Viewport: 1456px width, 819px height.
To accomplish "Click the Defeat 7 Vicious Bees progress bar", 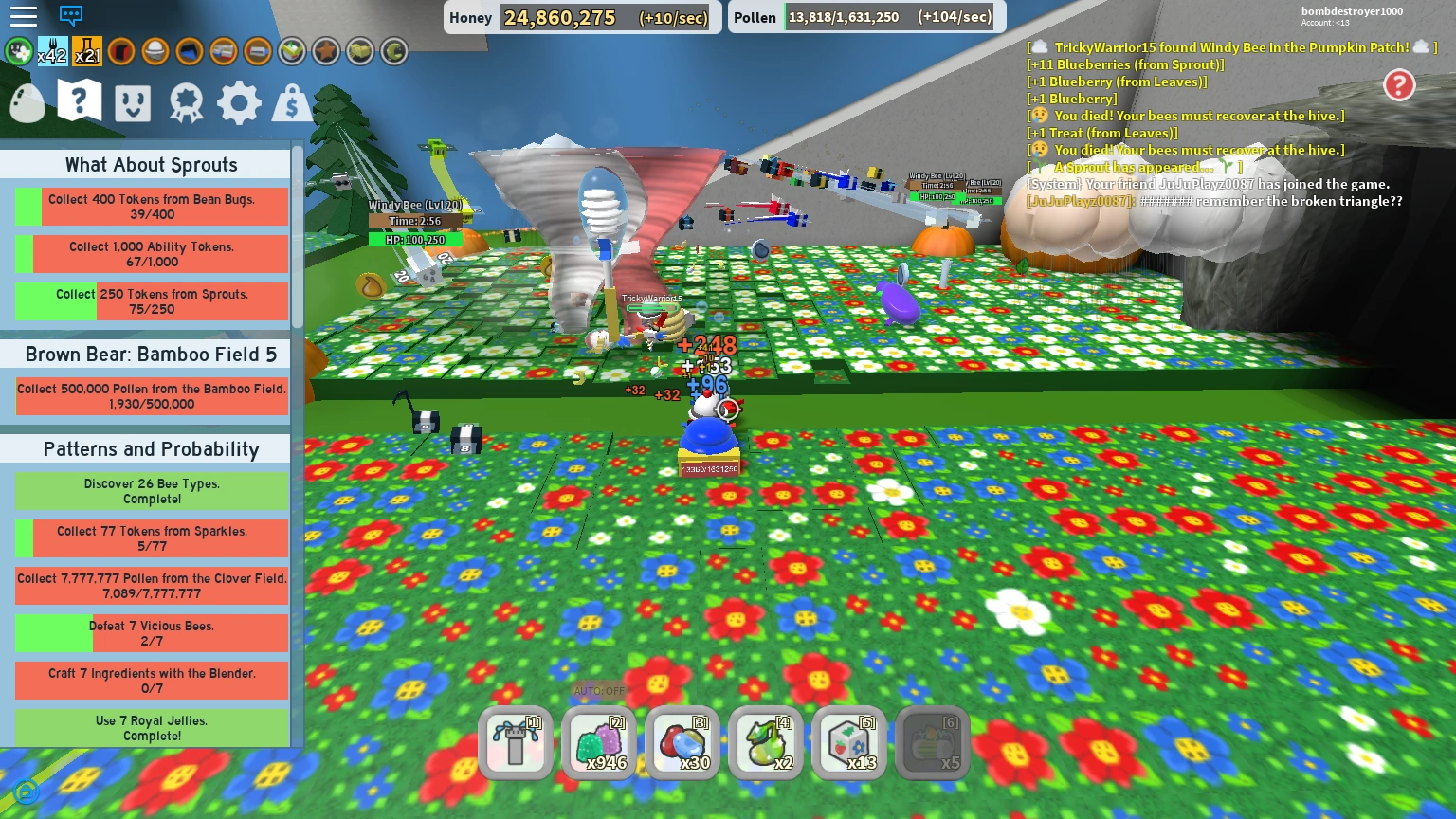I will point(151,632).
